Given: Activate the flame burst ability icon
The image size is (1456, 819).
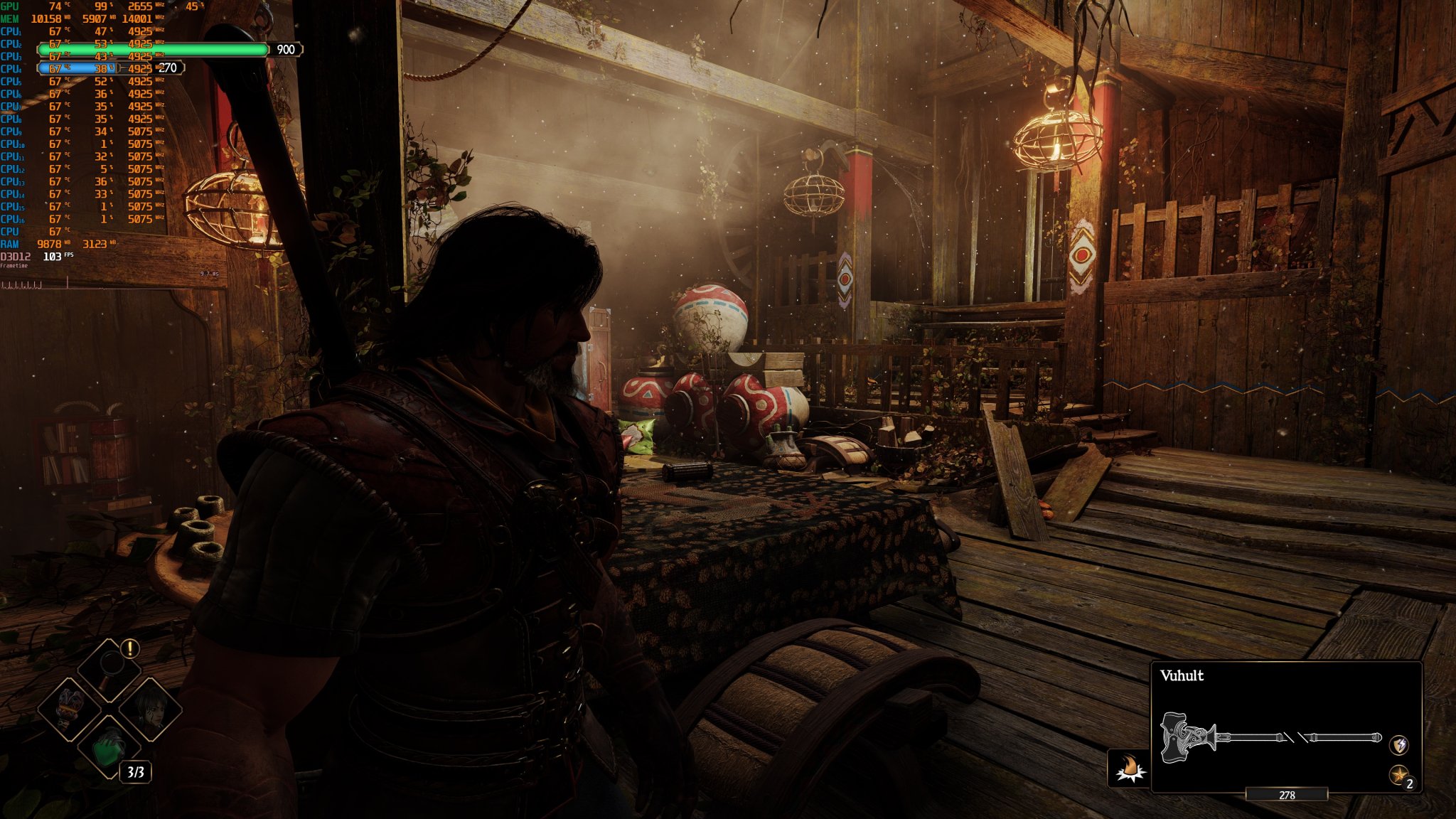Looking at the screenshot, I should [x=1129, y=769].
